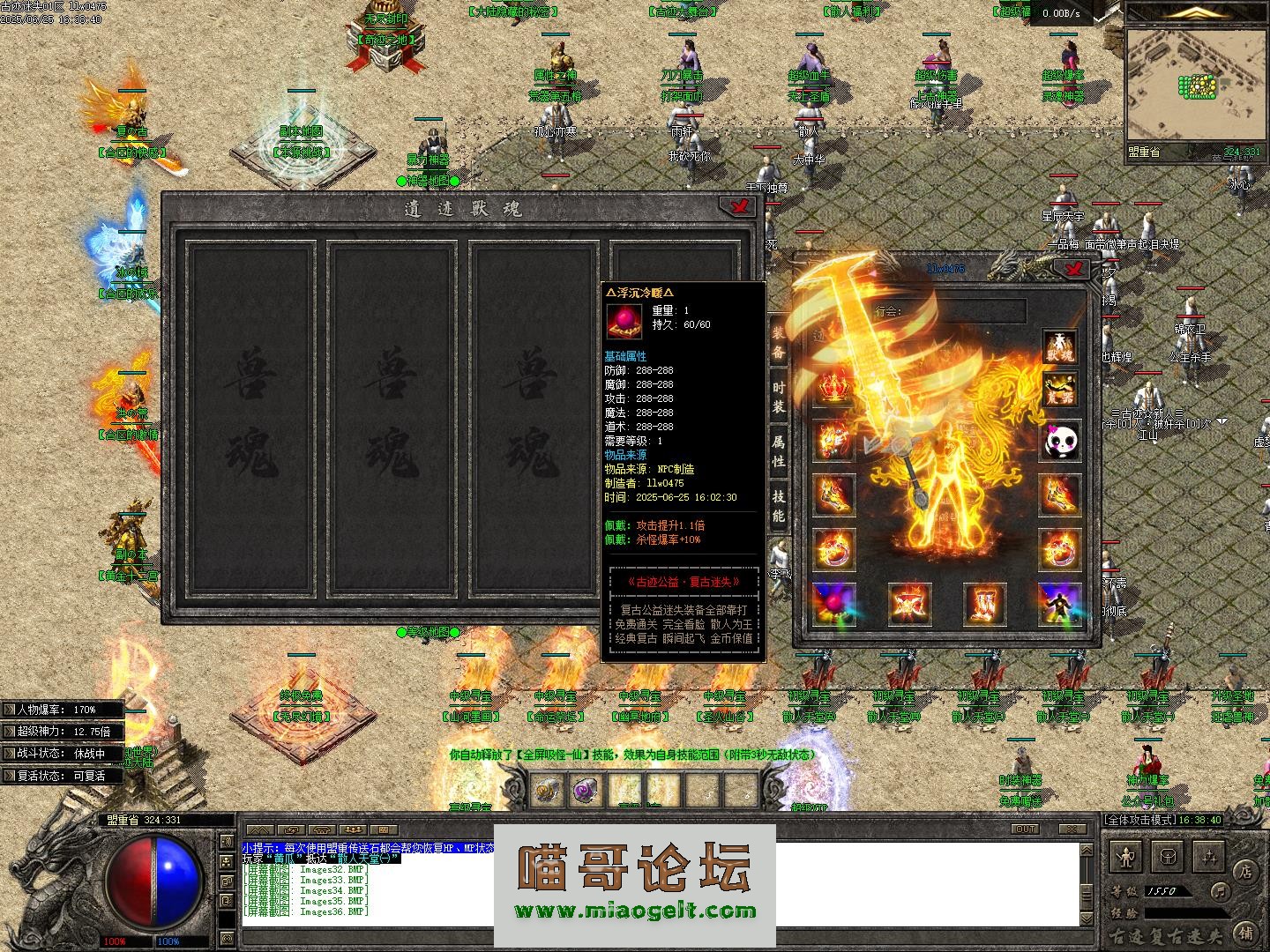Open the bag inventory button
Image resolution: width=1270 pixels, height=952 pixels.
[1169, 855]
